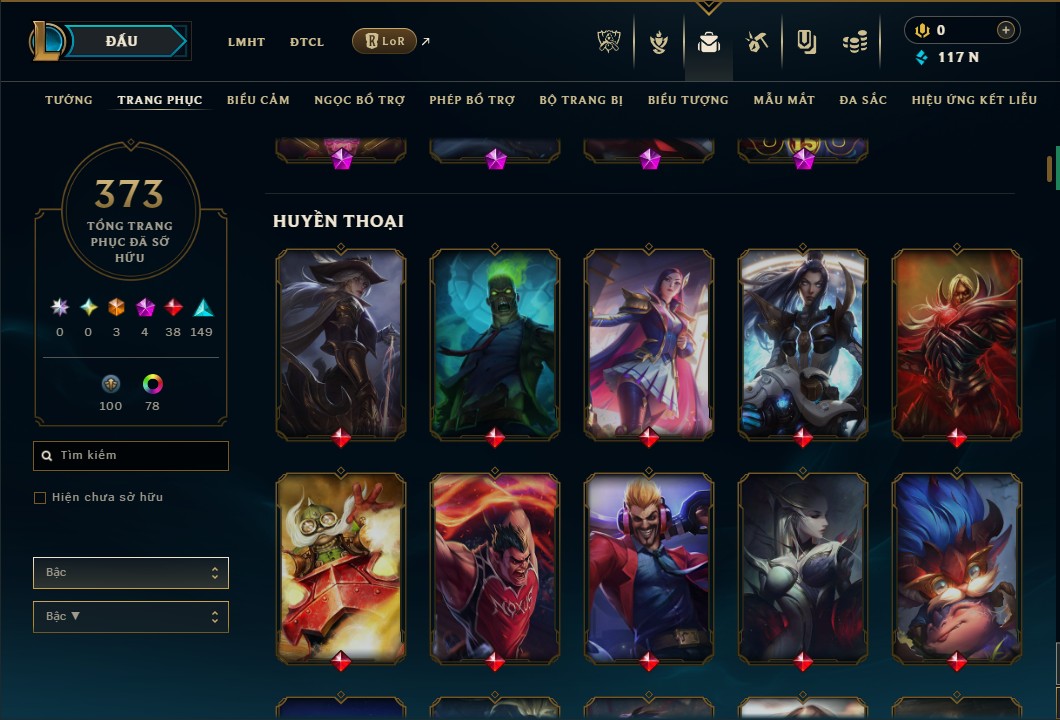Toggle the Hiện chưa sở hữu checkbox

(40, 498)
